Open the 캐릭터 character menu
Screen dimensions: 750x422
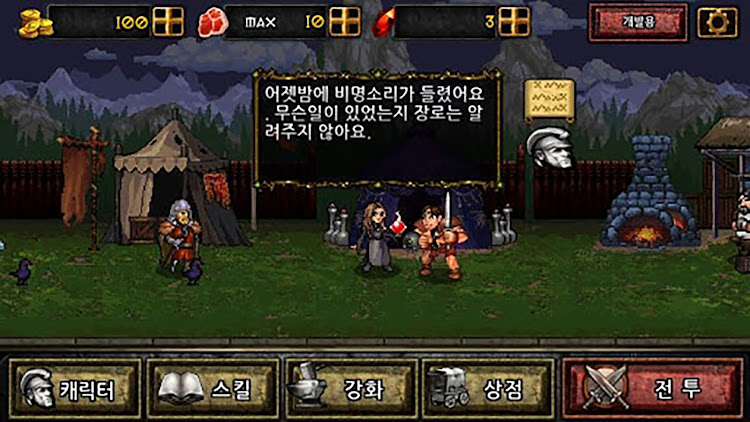coord(75,389)
